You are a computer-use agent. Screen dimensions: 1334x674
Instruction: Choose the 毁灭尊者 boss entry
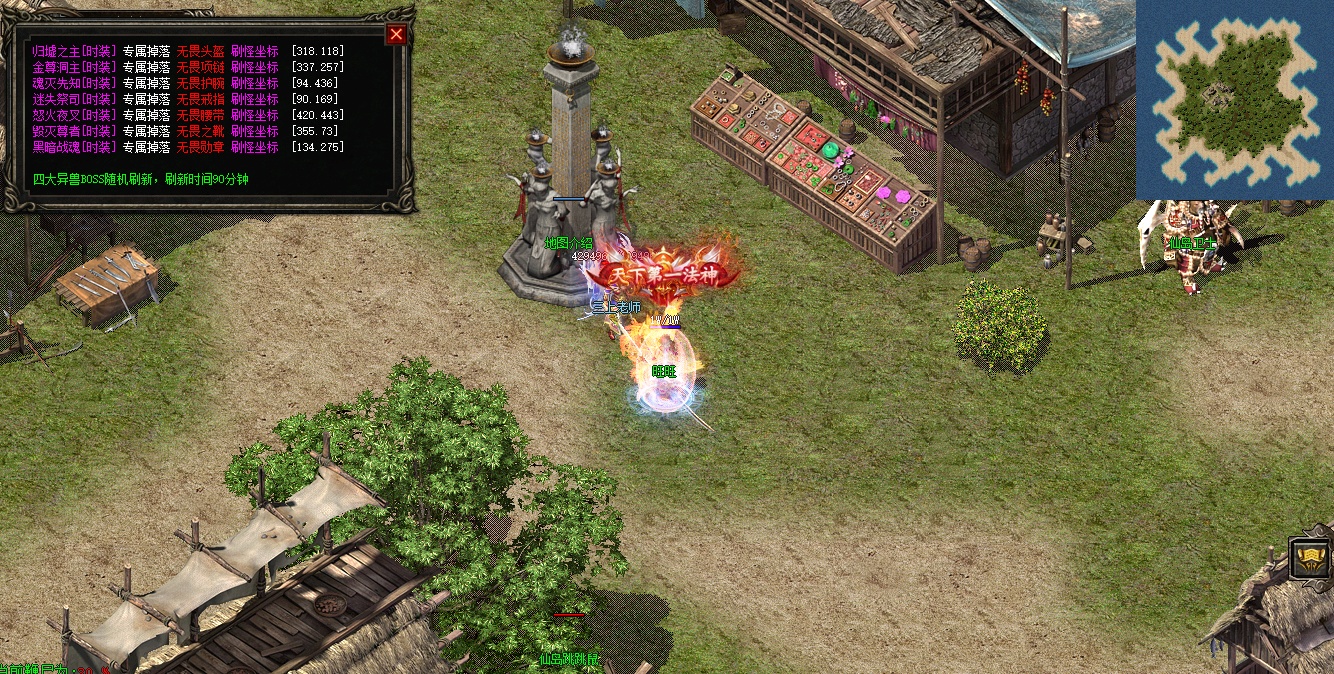73,131
